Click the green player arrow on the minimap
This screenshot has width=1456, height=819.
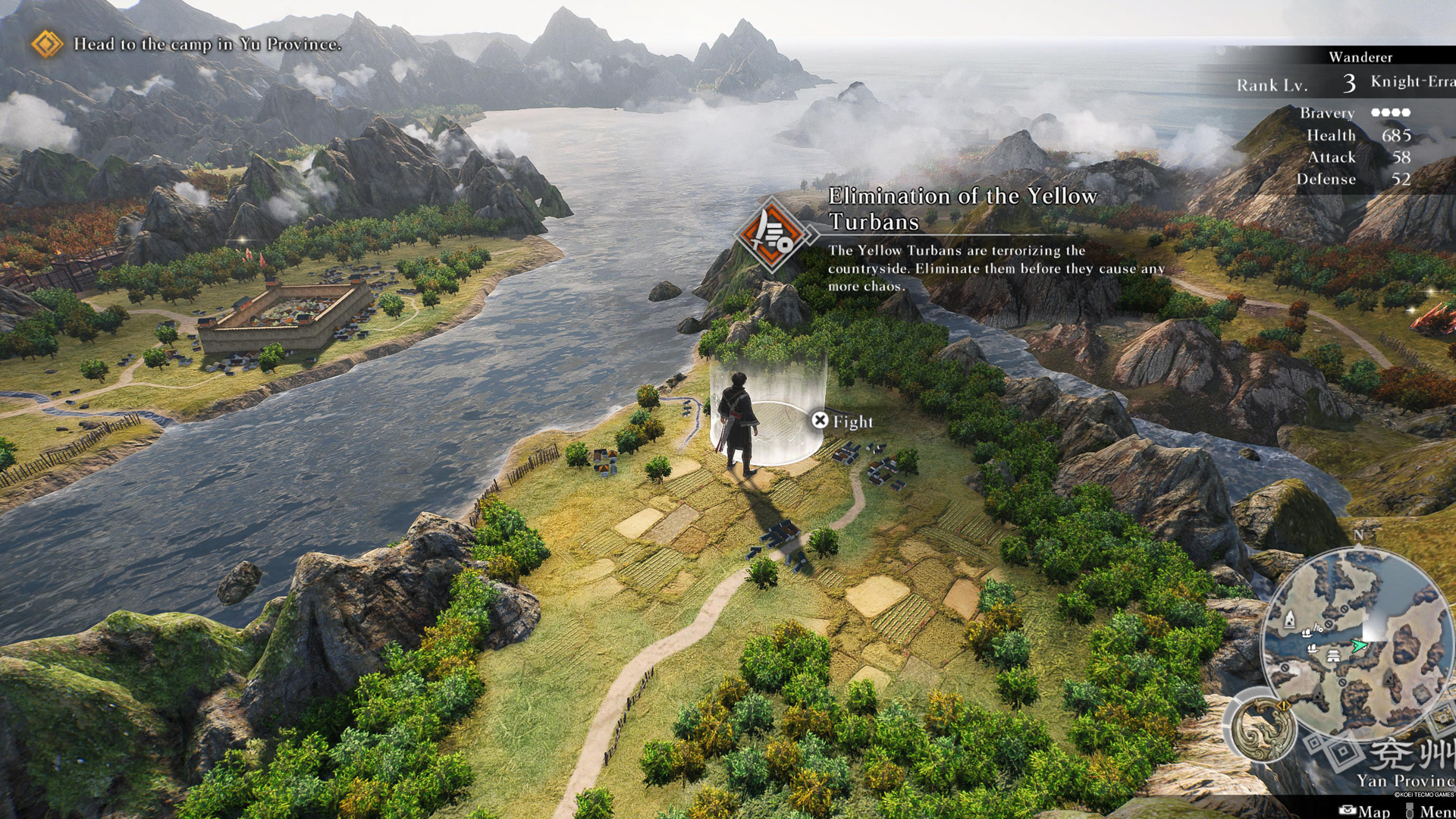(x=1359, y=645)
